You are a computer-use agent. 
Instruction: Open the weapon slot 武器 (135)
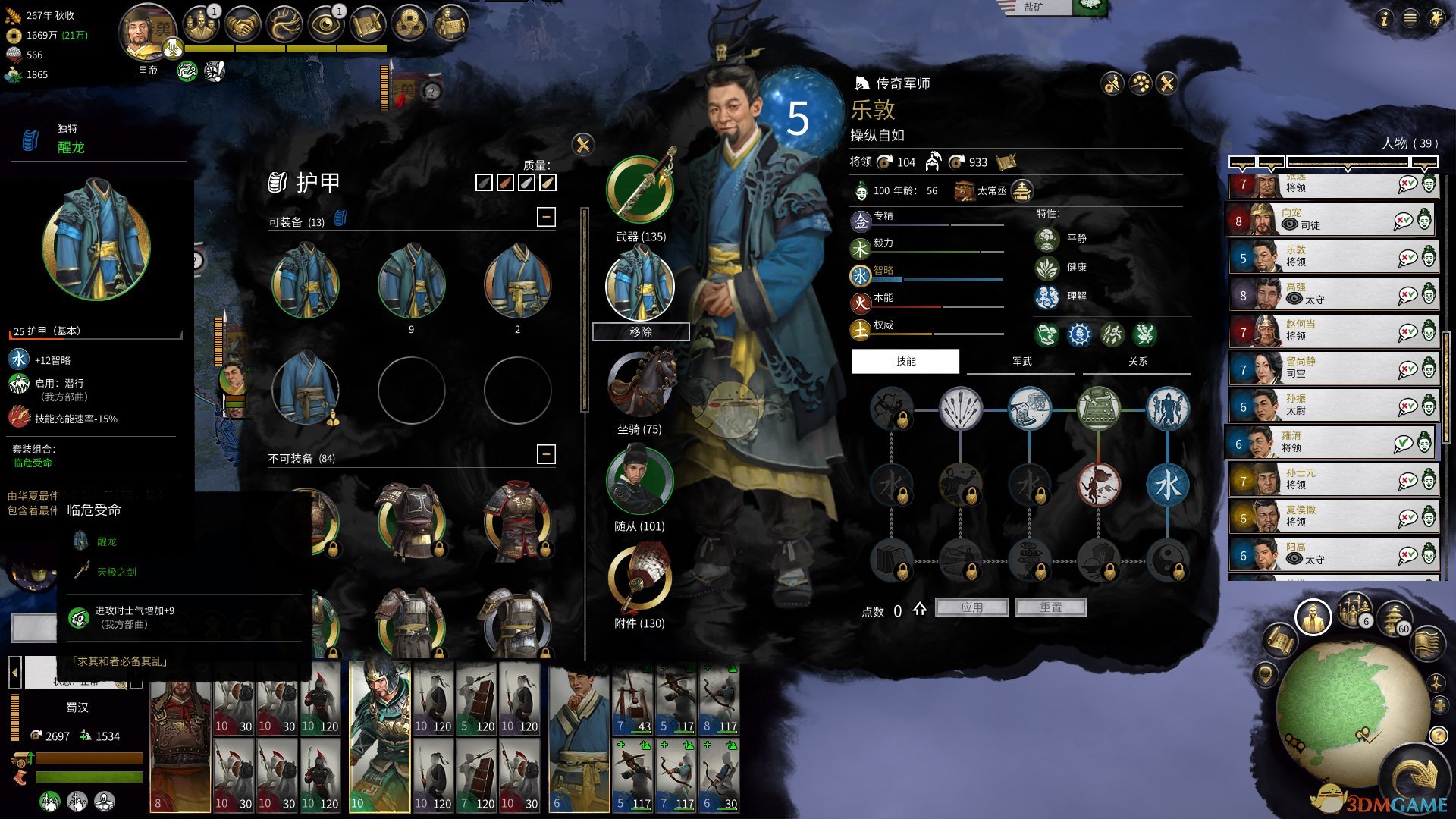640,190
